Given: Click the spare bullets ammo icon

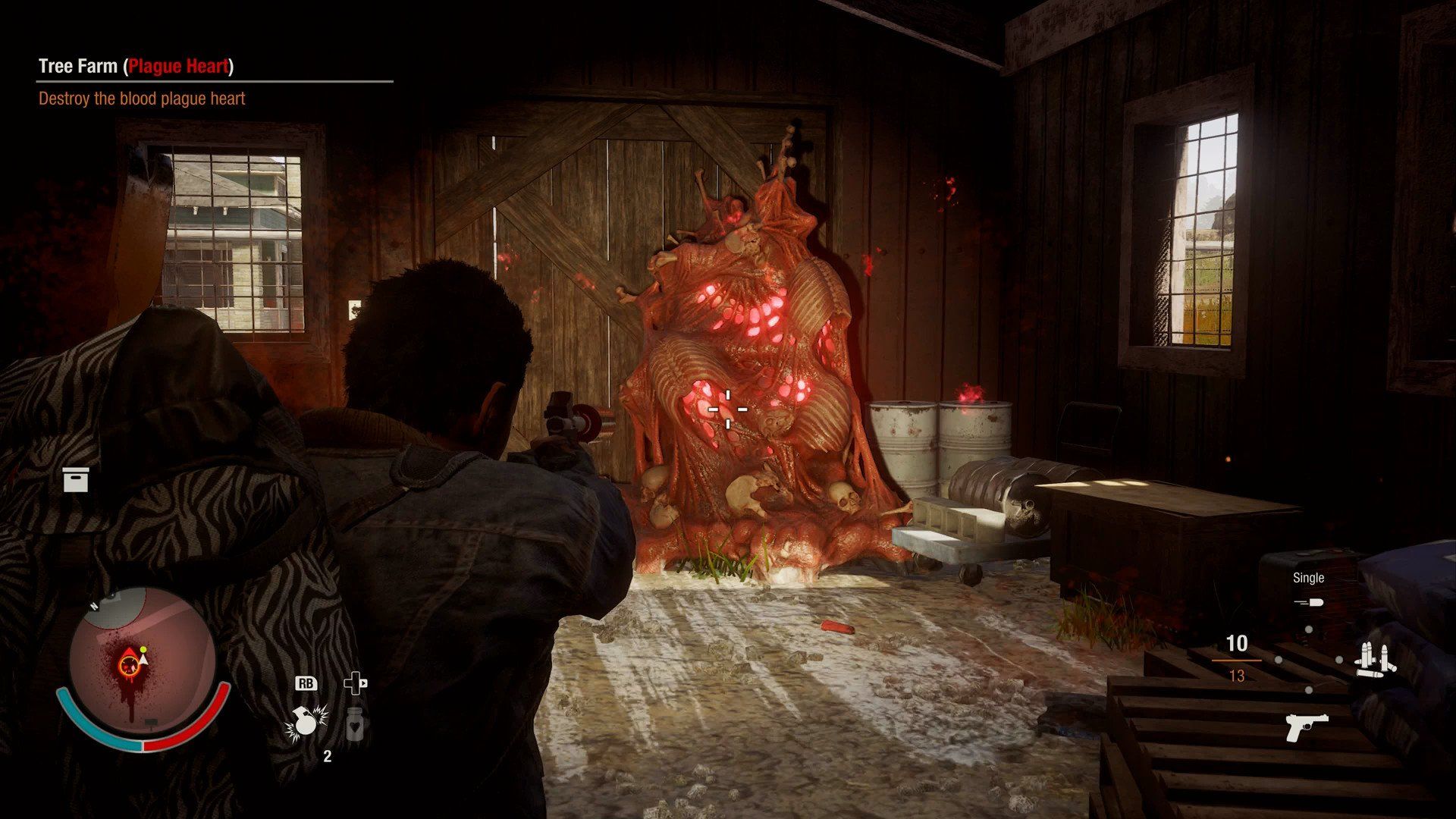Looking at the screenshot, I should tap(1375, 660).
